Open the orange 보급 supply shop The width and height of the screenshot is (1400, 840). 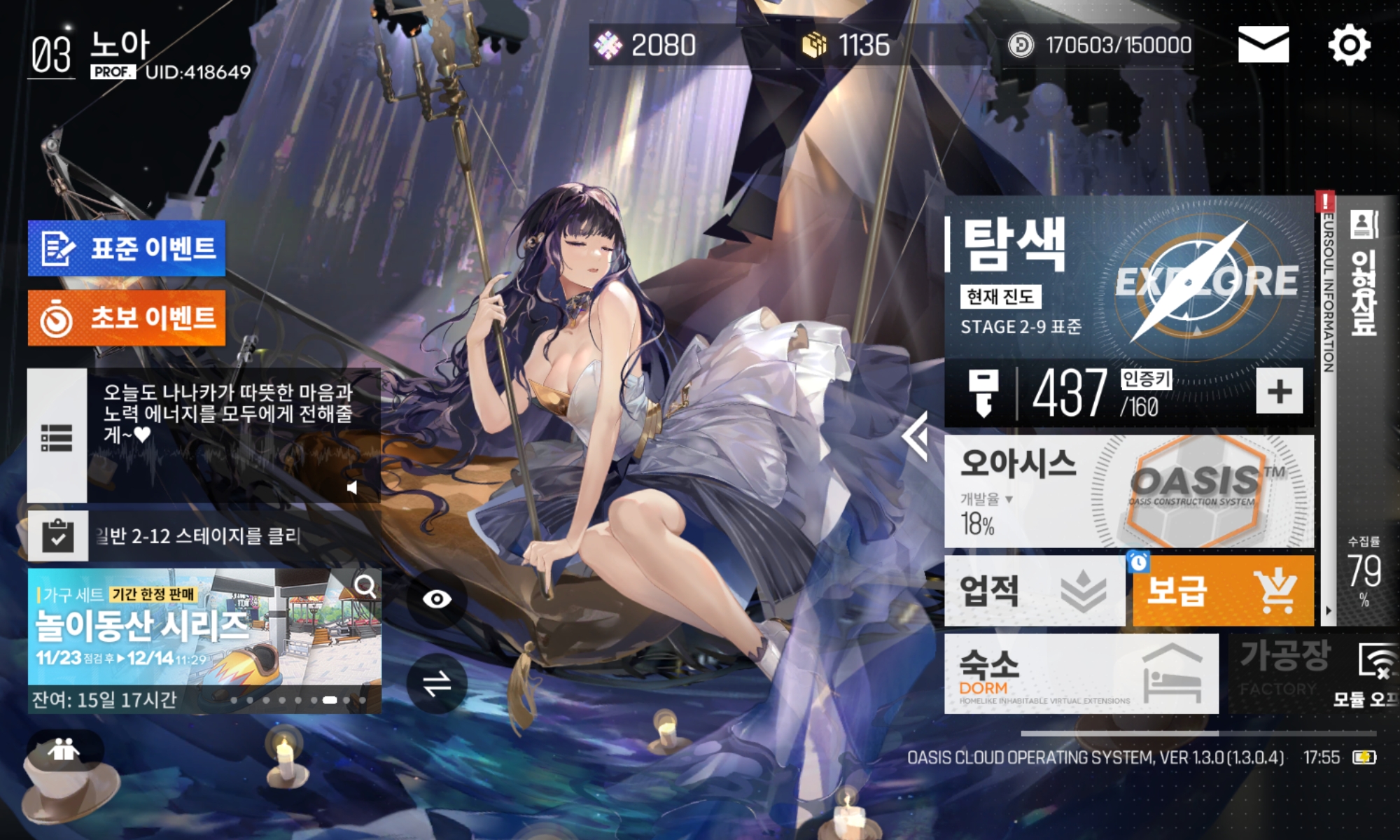point(1222,591)
